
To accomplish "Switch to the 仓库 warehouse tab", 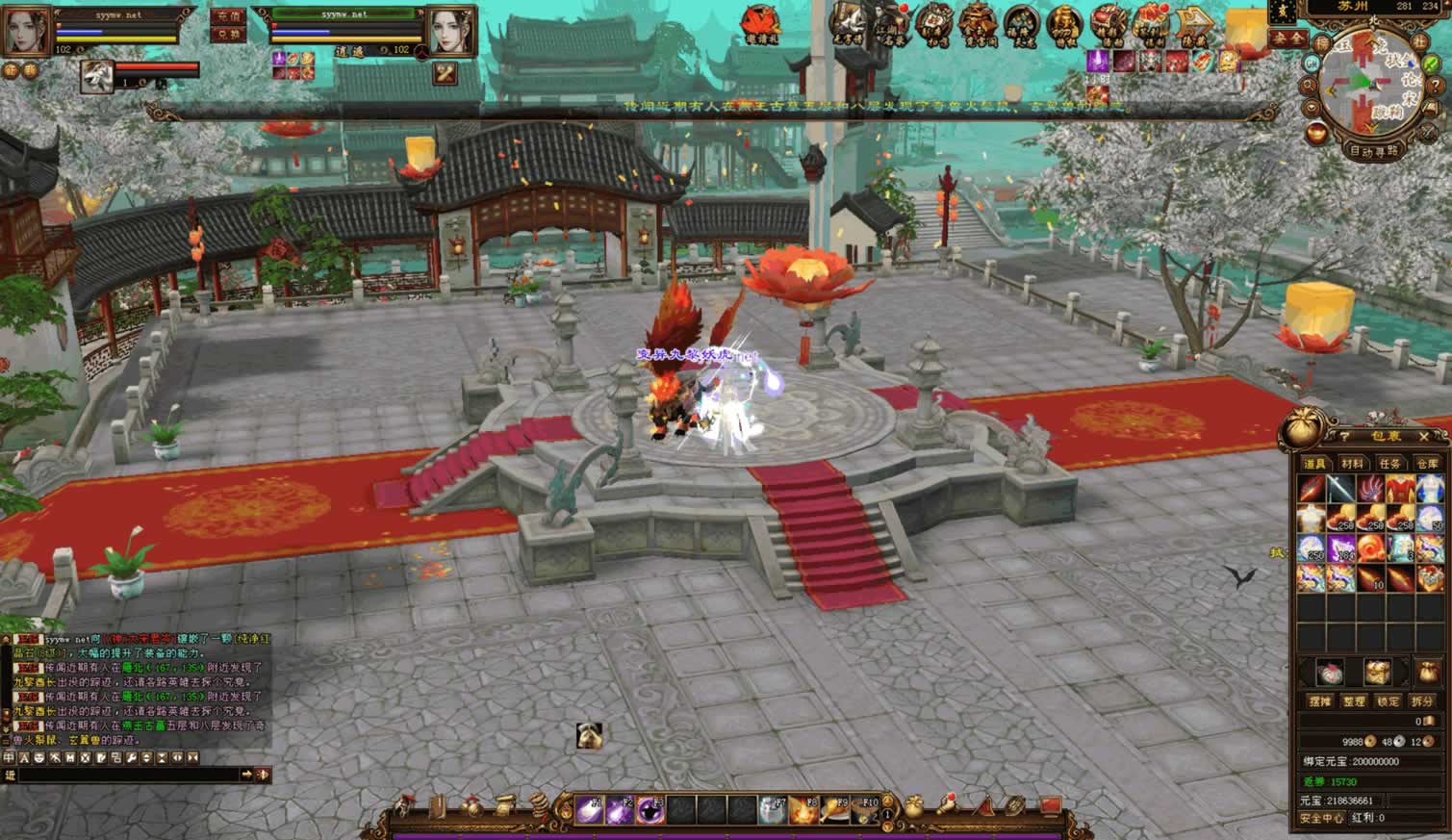I will click(x=1427, y=464).
